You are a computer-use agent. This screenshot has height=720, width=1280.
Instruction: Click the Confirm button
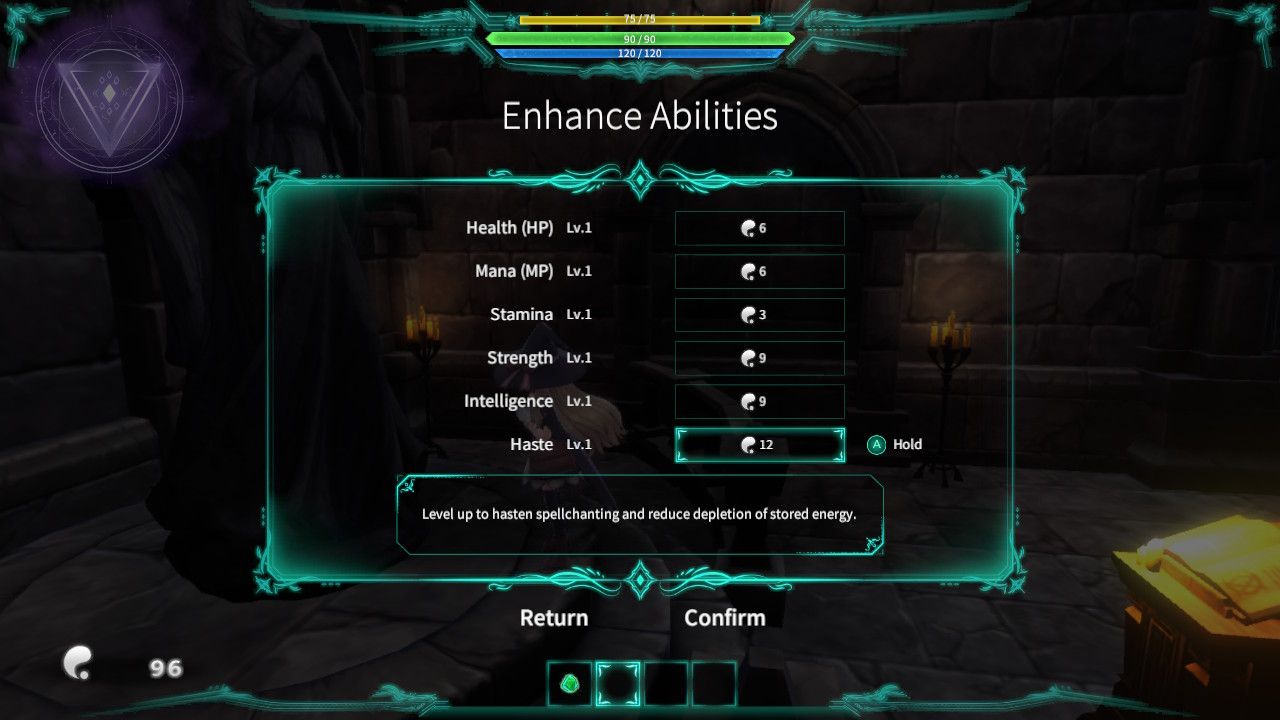point(725,618)
